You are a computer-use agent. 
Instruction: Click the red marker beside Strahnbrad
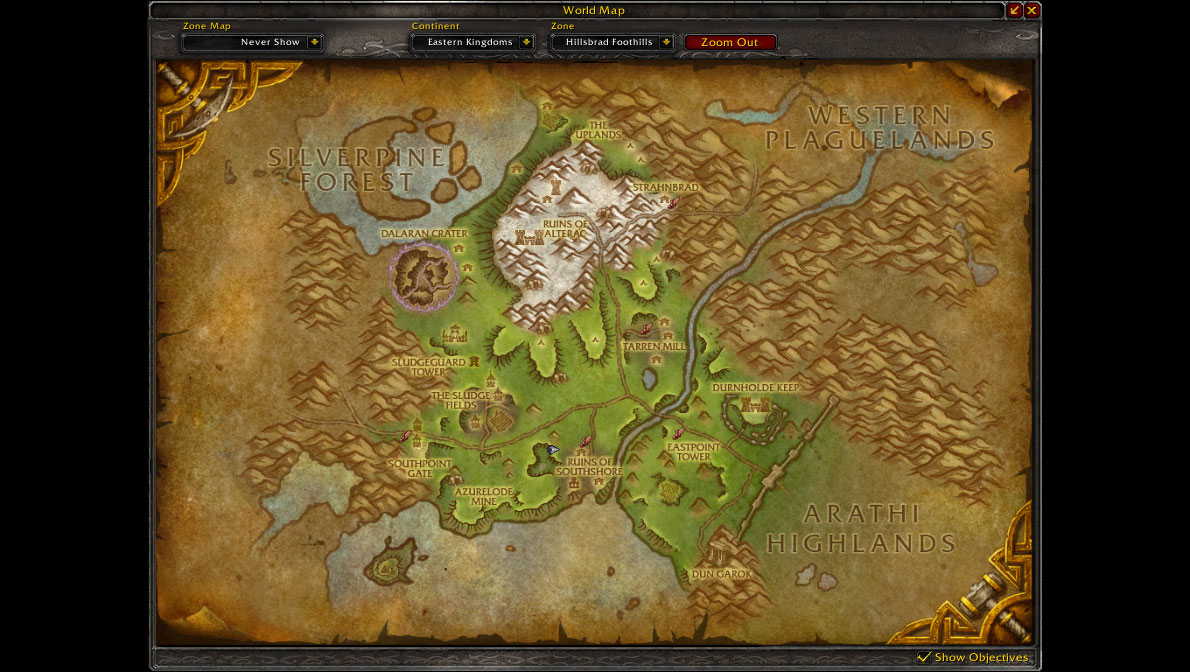coord(675,202)
